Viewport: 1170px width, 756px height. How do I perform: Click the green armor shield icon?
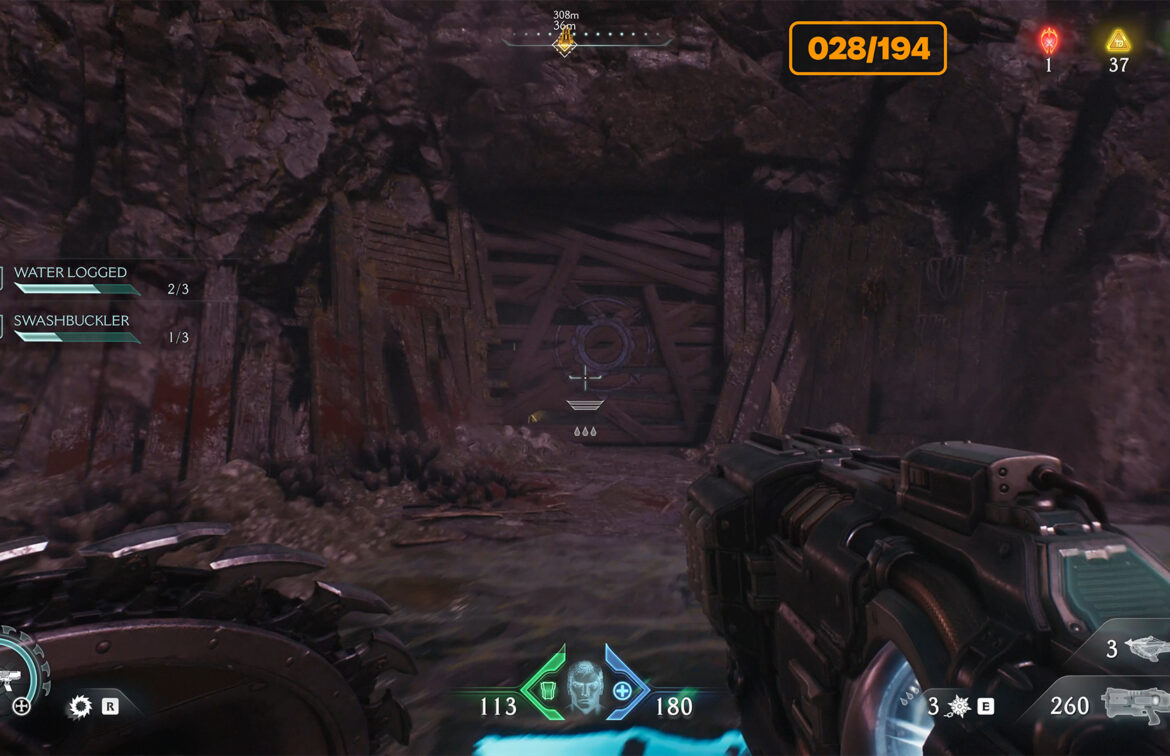546,689
